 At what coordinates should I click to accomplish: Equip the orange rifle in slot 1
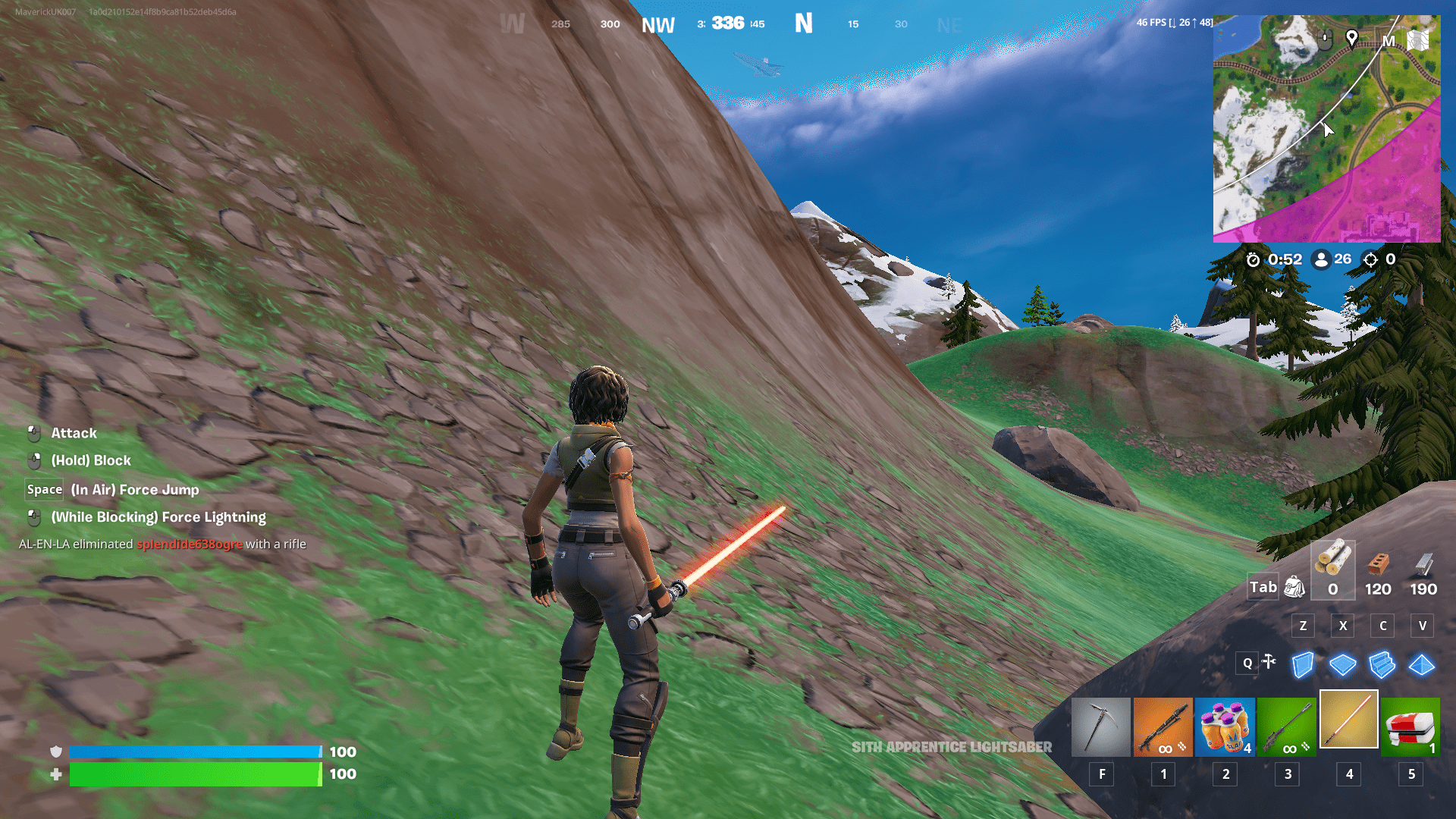point(1163,727)
